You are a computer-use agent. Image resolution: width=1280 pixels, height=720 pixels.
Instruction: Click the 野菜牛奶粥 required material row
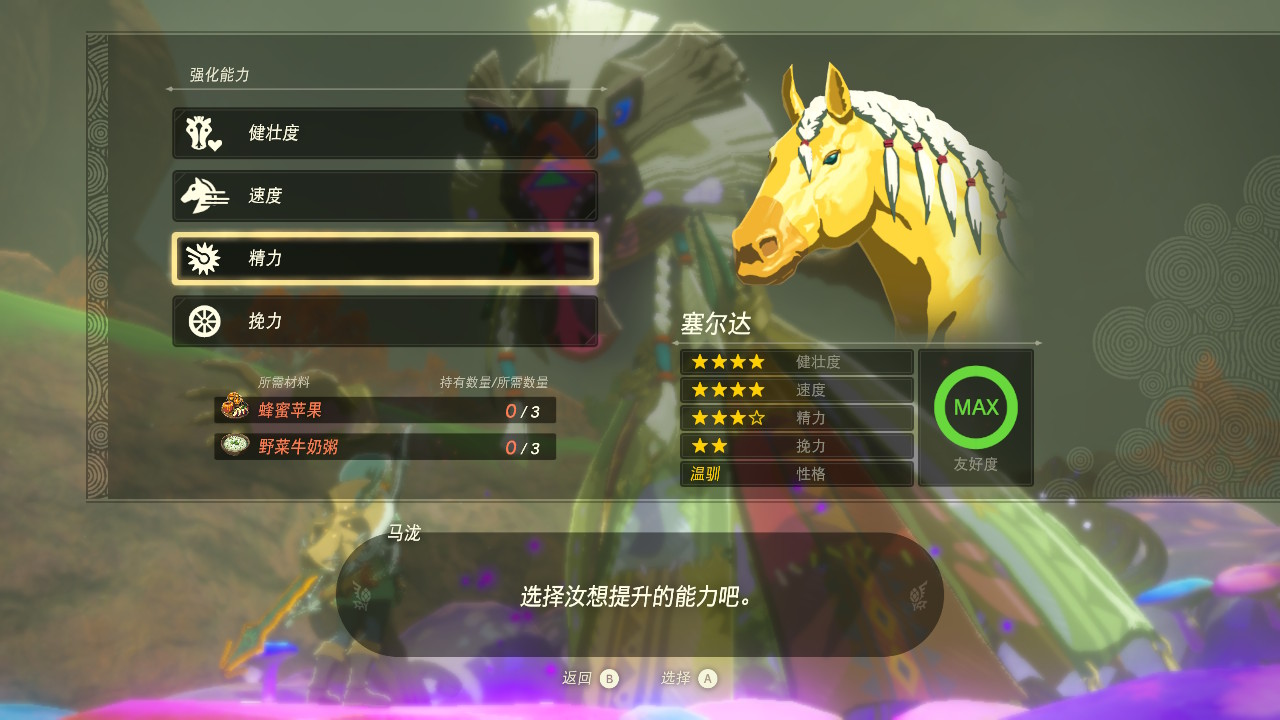pyautogui.click(x=385, y=447)
